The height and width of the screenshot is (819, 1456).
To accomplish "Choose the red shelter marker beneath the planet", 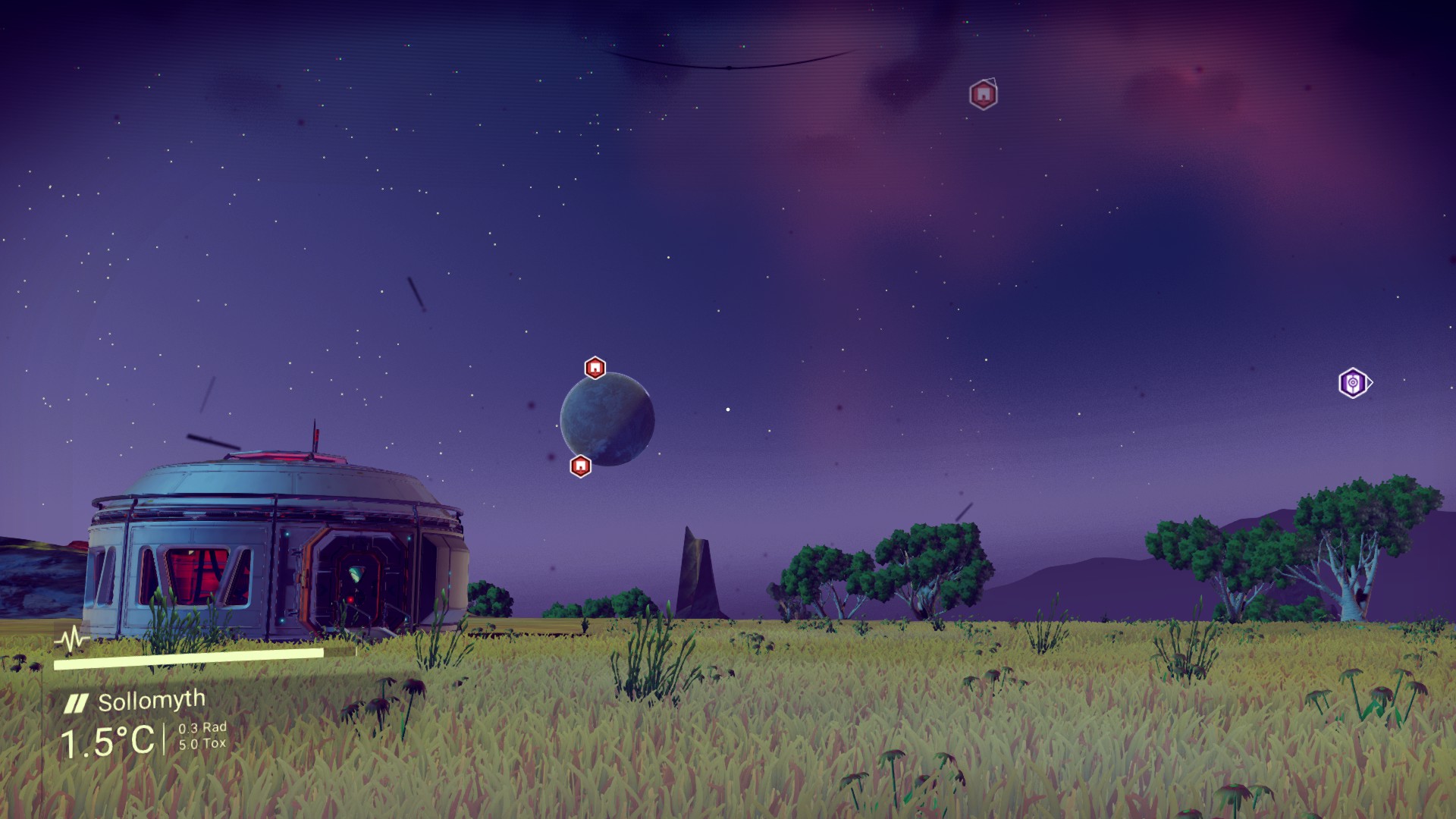I will point(580,466).
